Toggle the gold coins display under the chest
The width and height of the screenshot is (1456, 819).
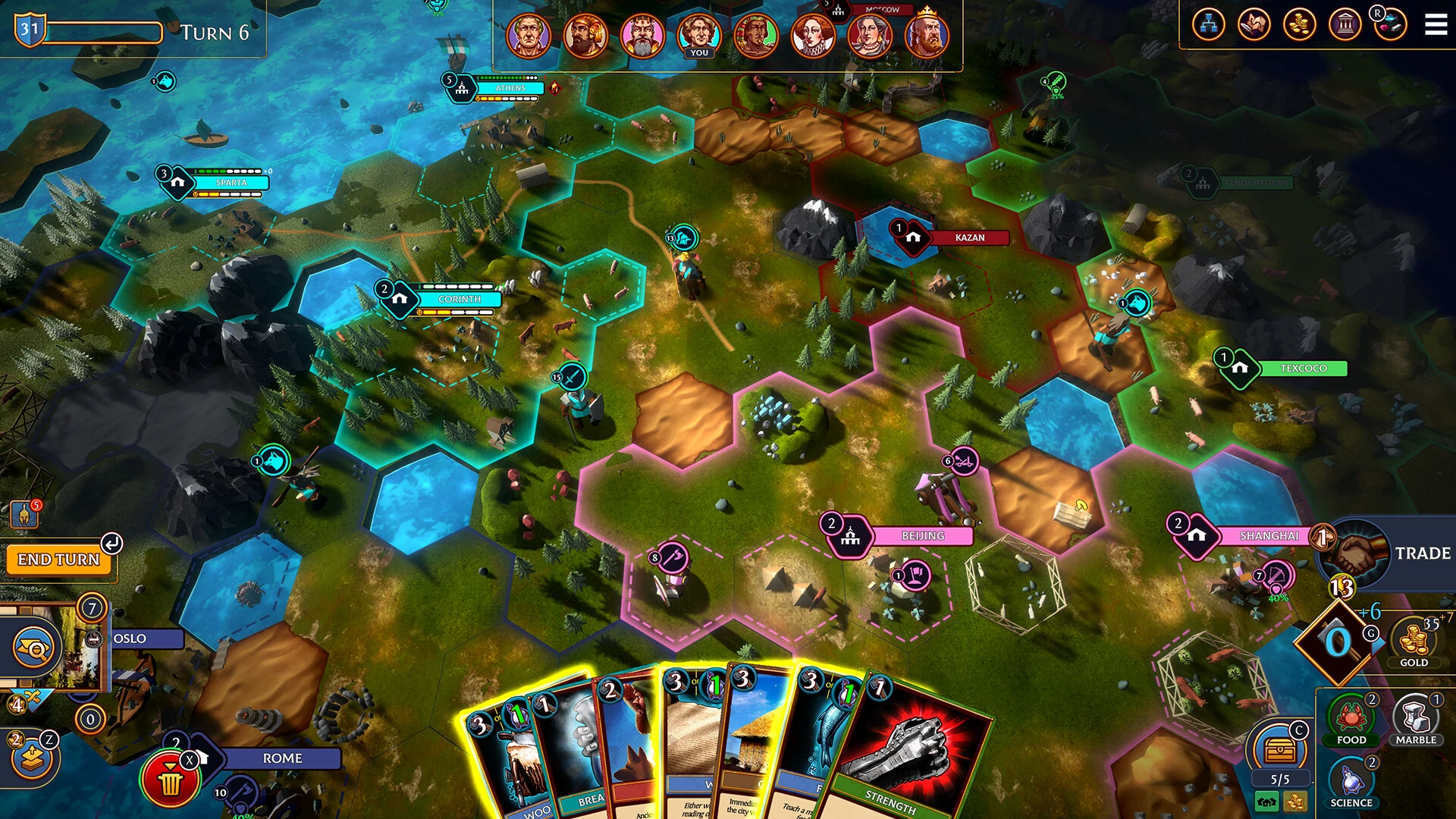coord(1295,802)
